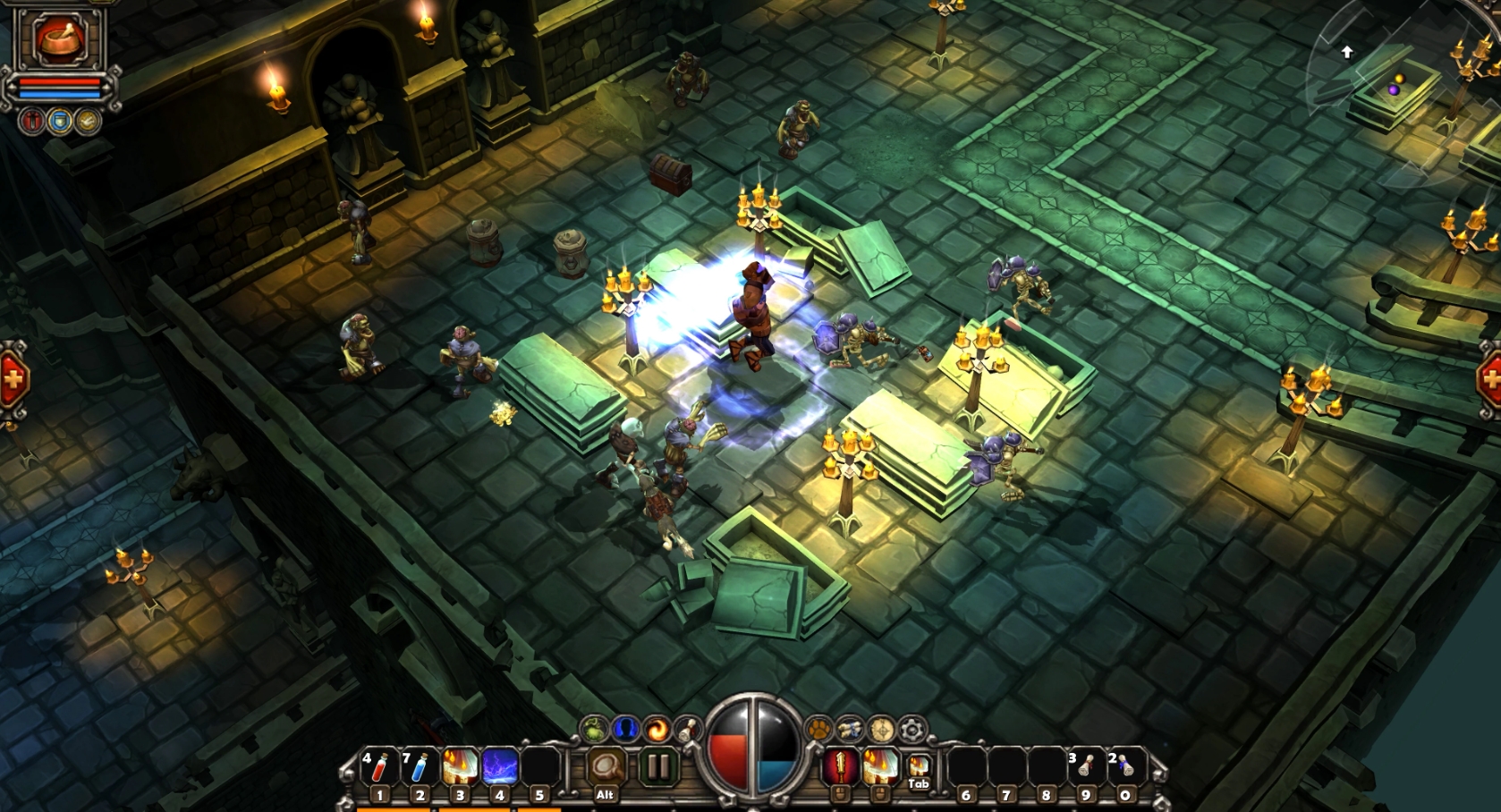The height and width of the screenshot is (812, 1501).
Task: Cast the fire skill in hotbar slot 3
Action: [x=461, y=767]
